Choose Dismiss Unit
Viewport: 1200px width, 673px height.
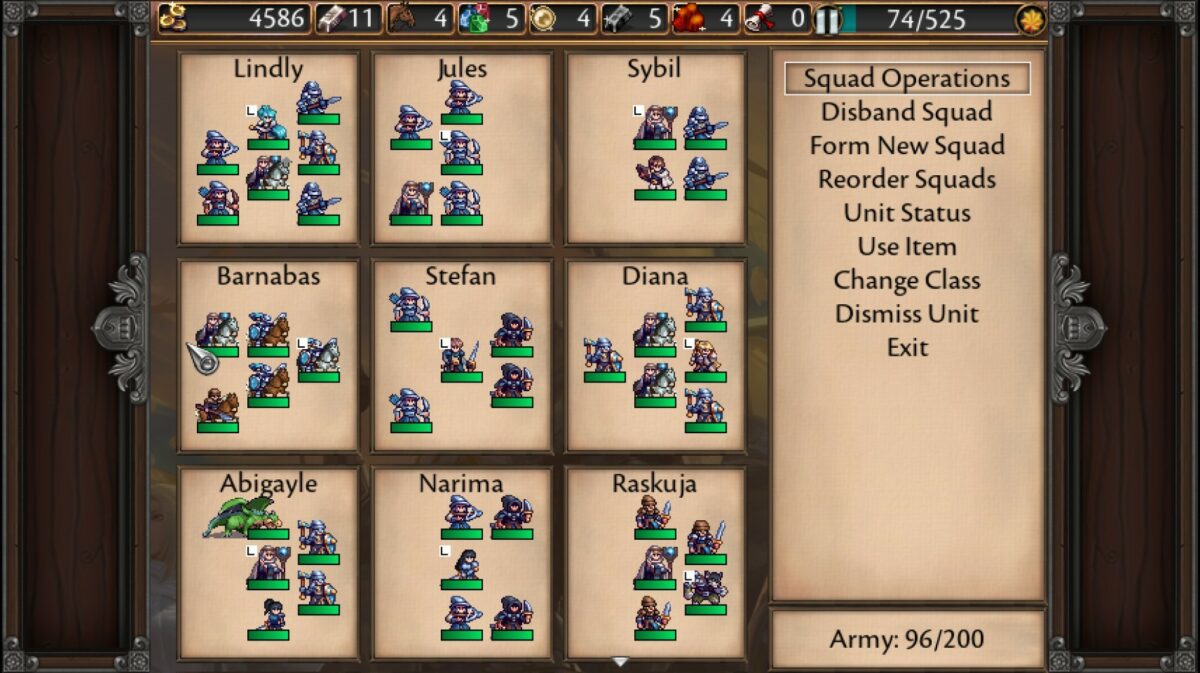point(907,314)
